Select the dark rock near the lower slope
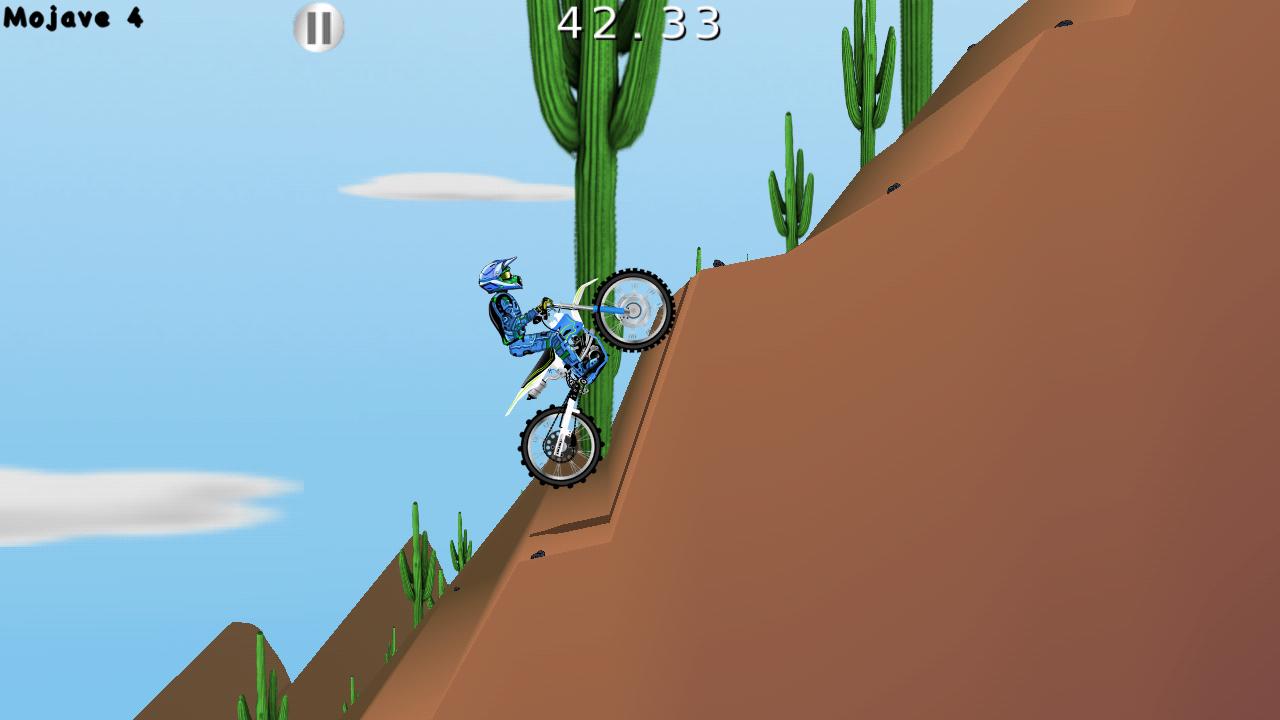 tap(540, 555)
